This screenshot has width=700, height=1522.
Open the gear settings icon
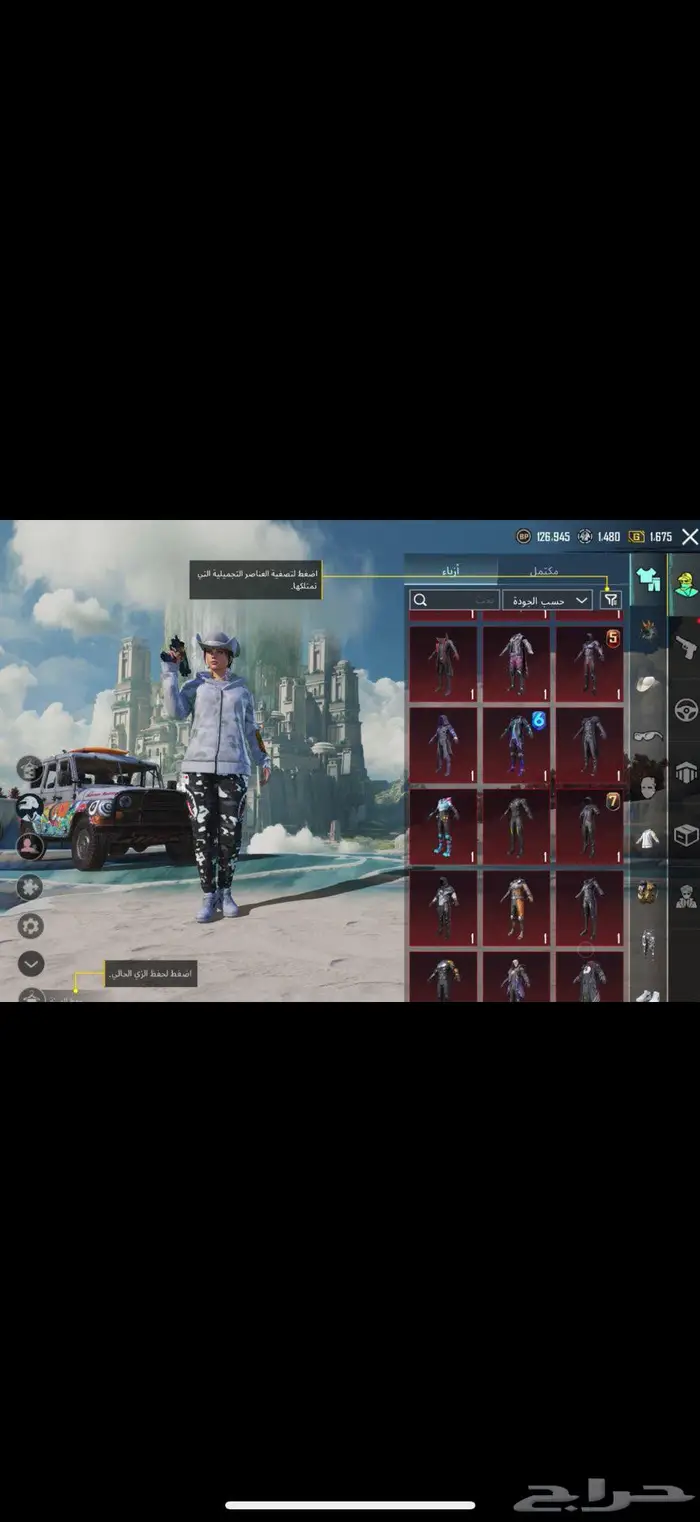[31, 924]
